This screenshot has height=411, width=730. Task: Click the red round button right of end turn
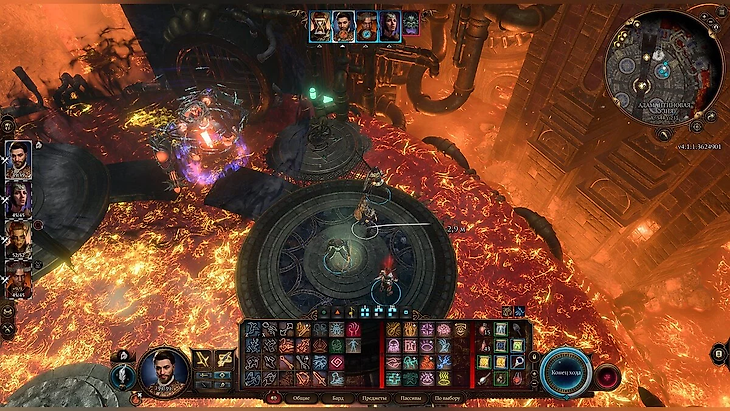607,377
